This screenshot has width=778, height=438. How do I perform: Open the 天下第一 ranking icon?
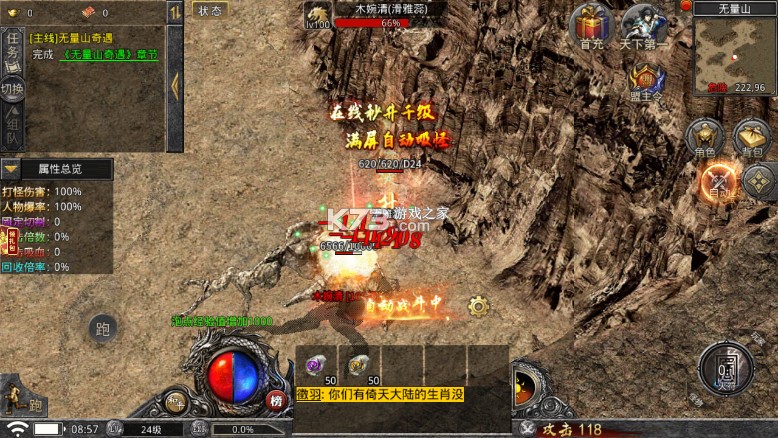click(x=645, y=25)
